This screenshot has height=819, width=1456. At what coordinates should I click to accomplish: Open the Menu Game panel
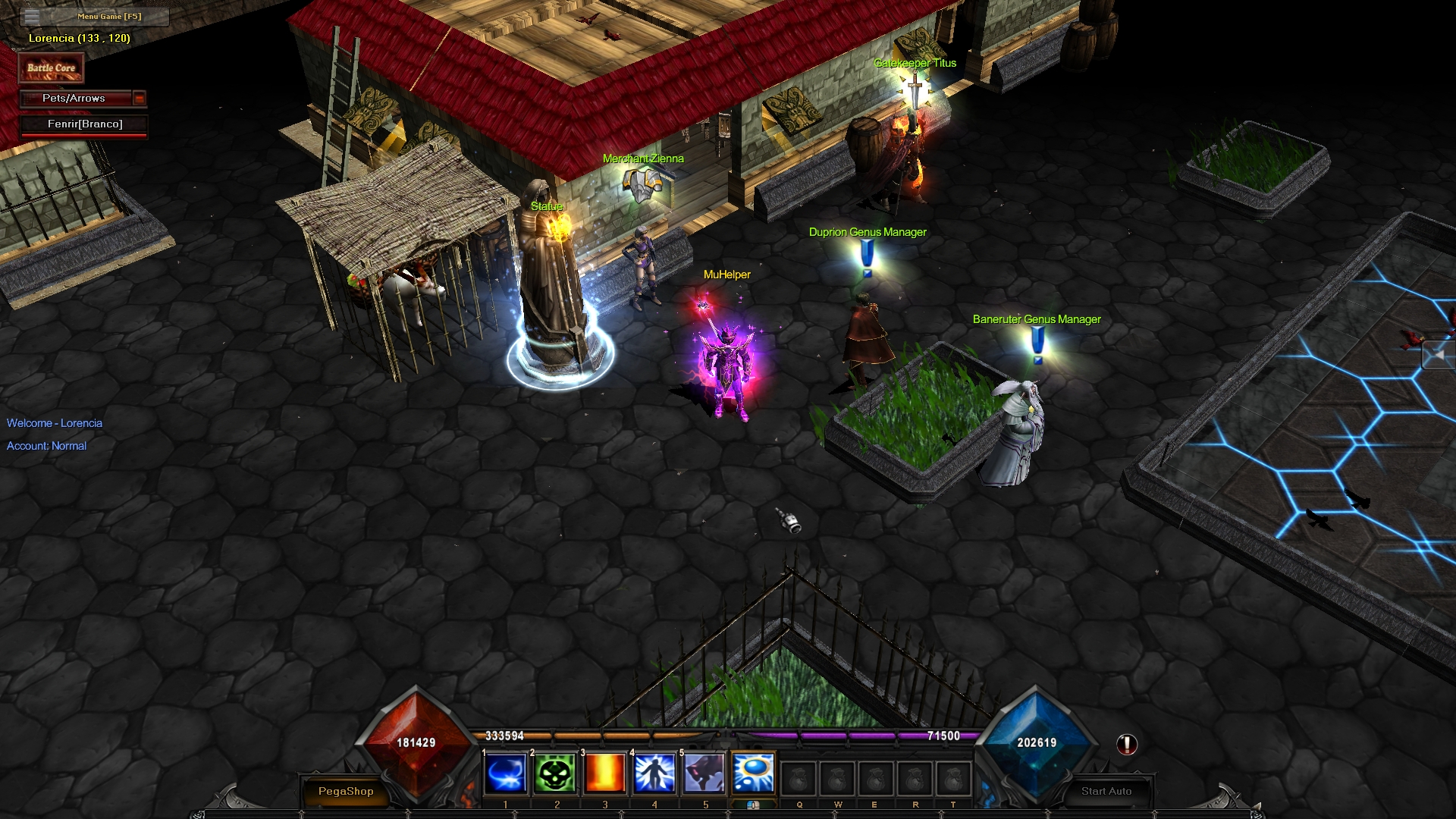click(x=94, y=16)
